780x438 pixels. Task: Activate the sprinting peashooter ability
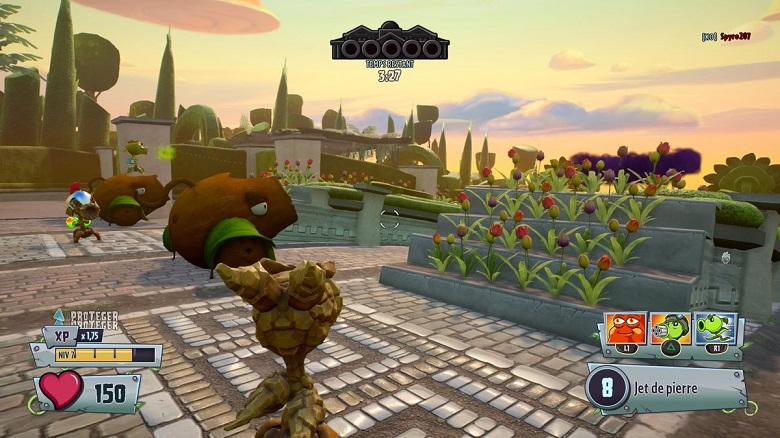click(714, 329)
